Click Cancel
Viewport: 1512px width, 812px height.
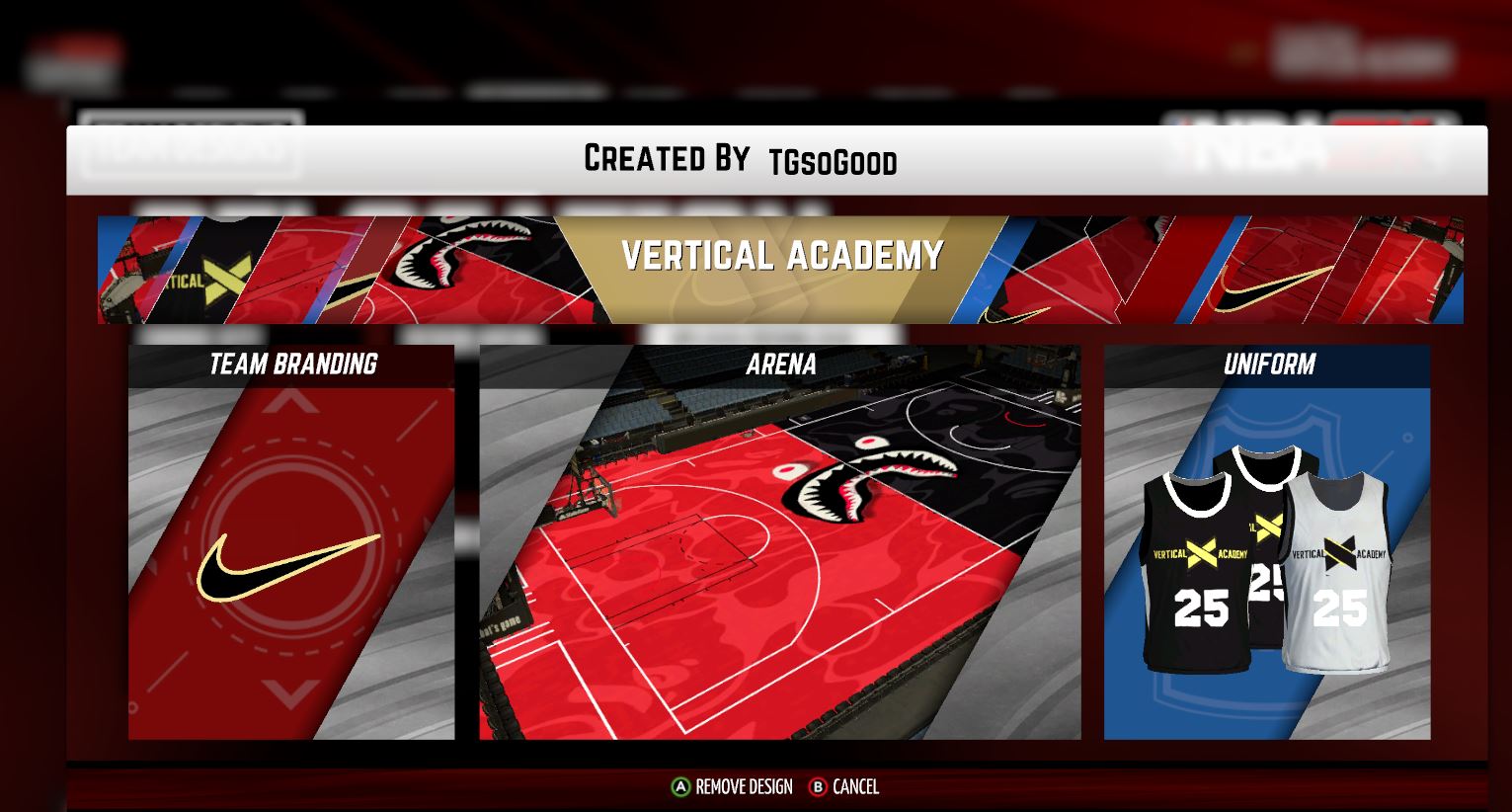pos(855,787)
